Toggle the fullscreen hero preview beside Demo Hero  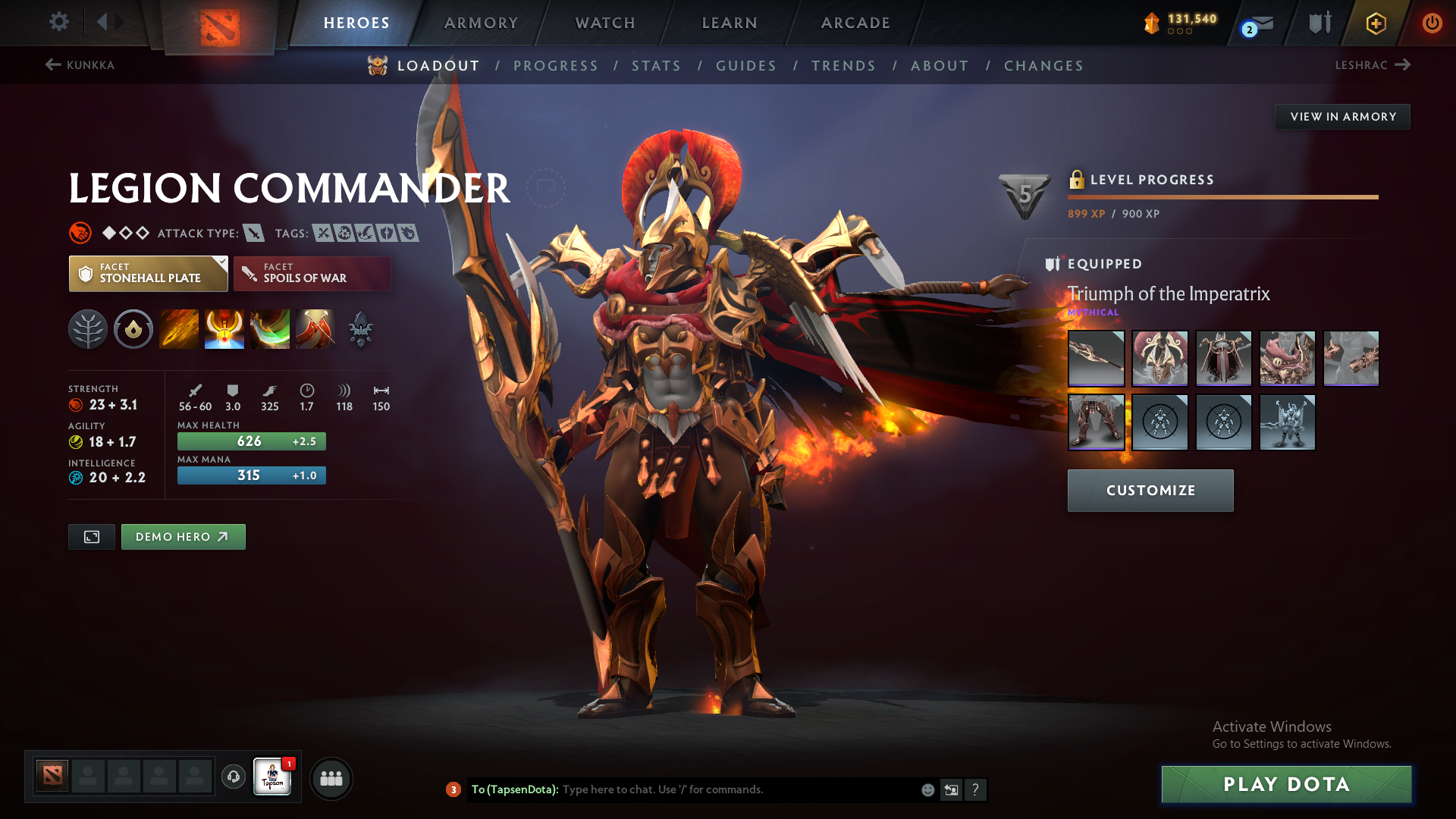tap(91, 536)
